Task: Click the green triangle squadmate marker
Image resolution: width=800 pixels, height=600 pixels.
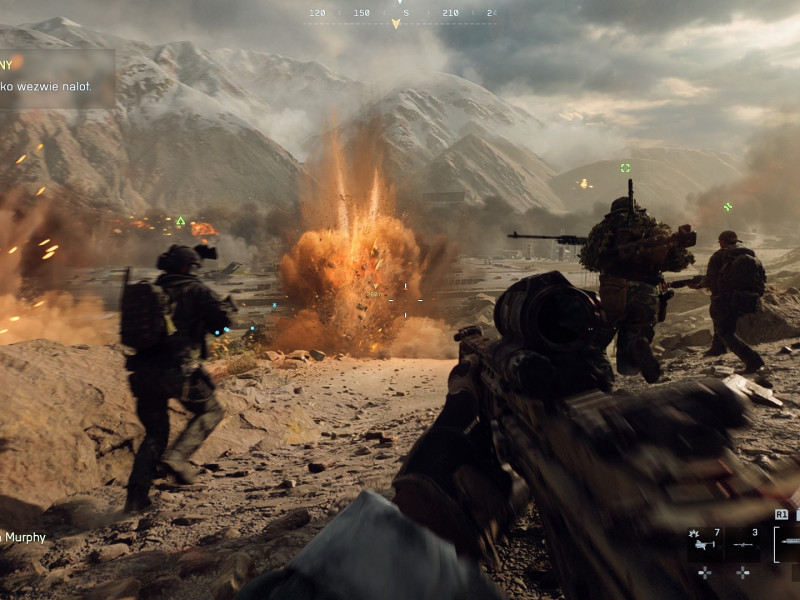Action: pos(181,221)
